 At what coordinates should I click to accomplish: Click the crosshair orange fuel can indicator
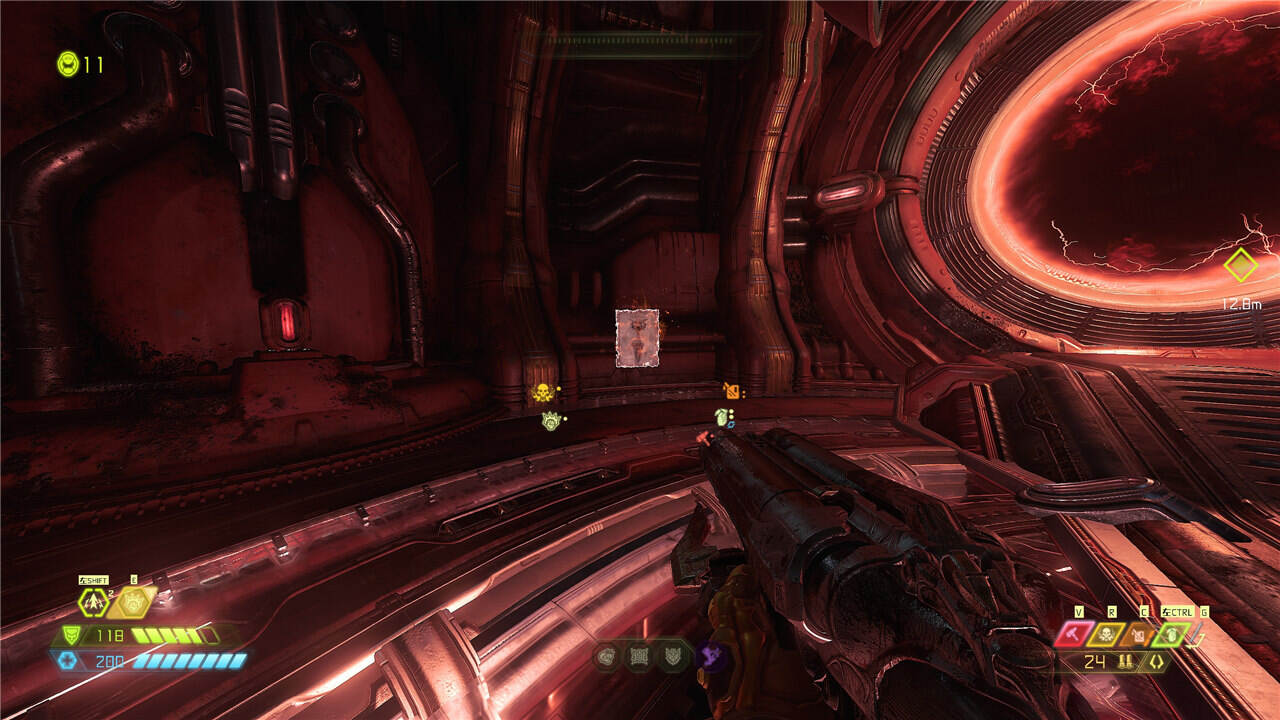(731, 390)
